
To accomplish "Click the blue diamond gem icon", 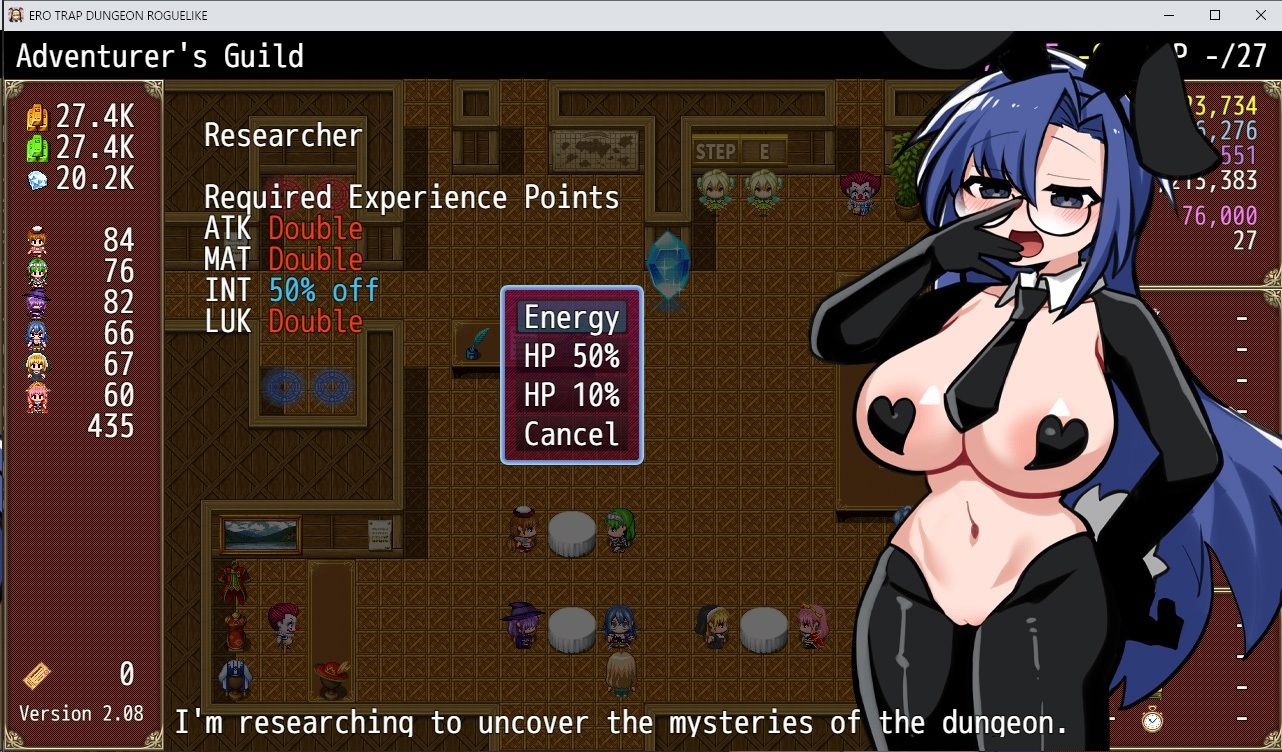I will pyautogui.click(x=37, y=179).
